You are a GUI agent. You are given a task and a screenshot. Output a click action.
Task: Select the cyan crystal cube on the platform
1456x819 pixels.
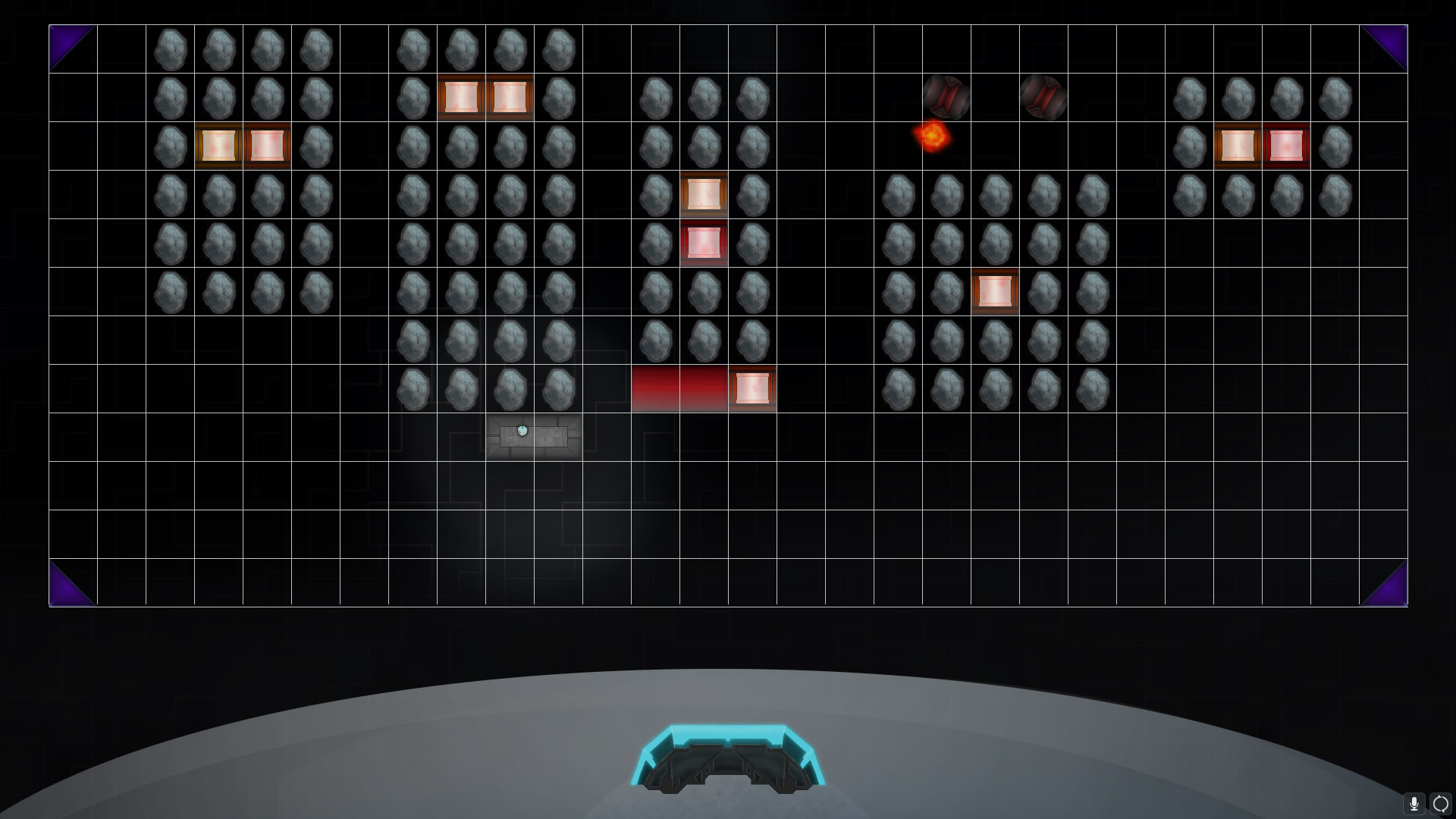point(522,430)
